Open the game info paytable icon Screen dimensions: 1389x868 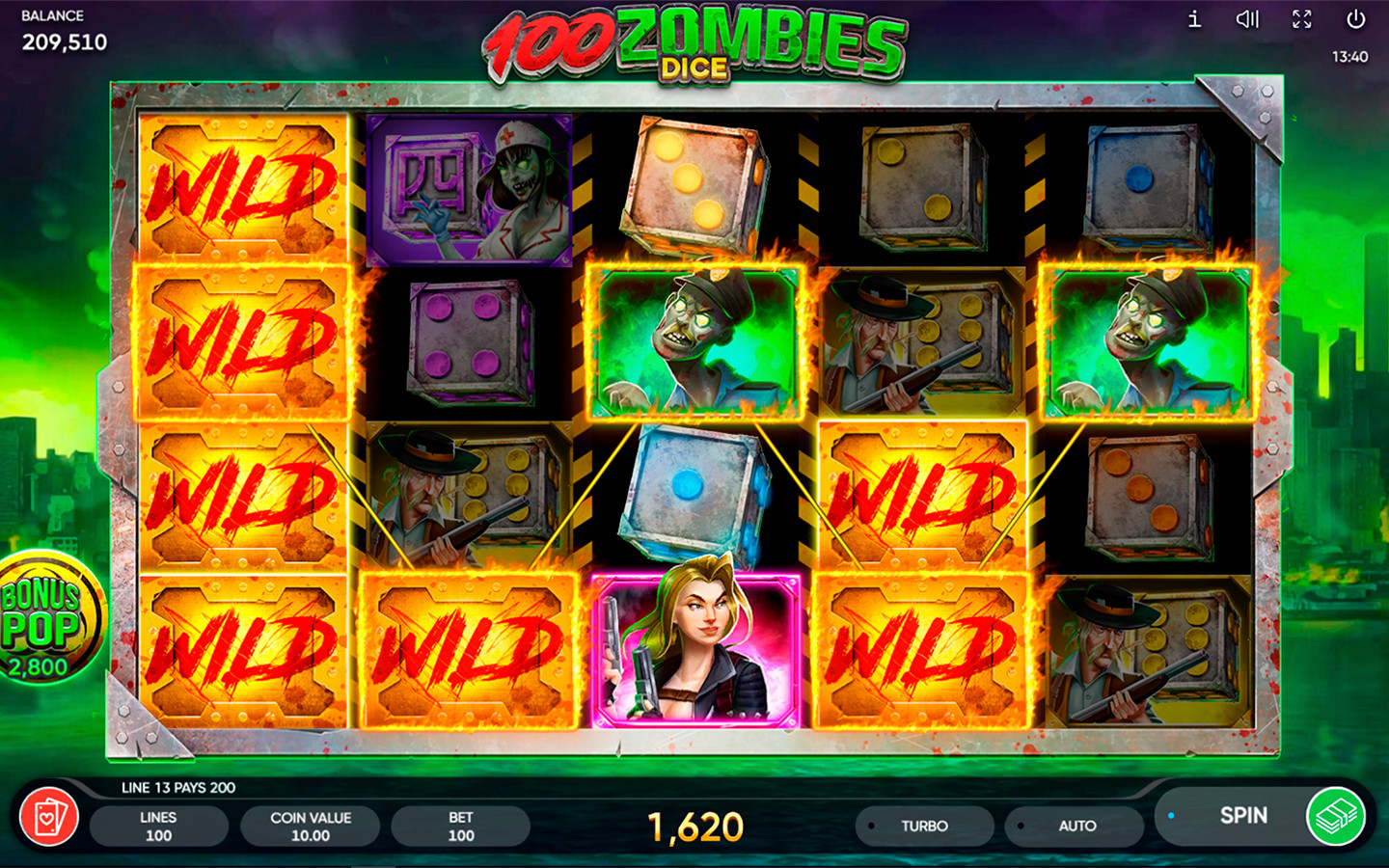point(1192,19)
